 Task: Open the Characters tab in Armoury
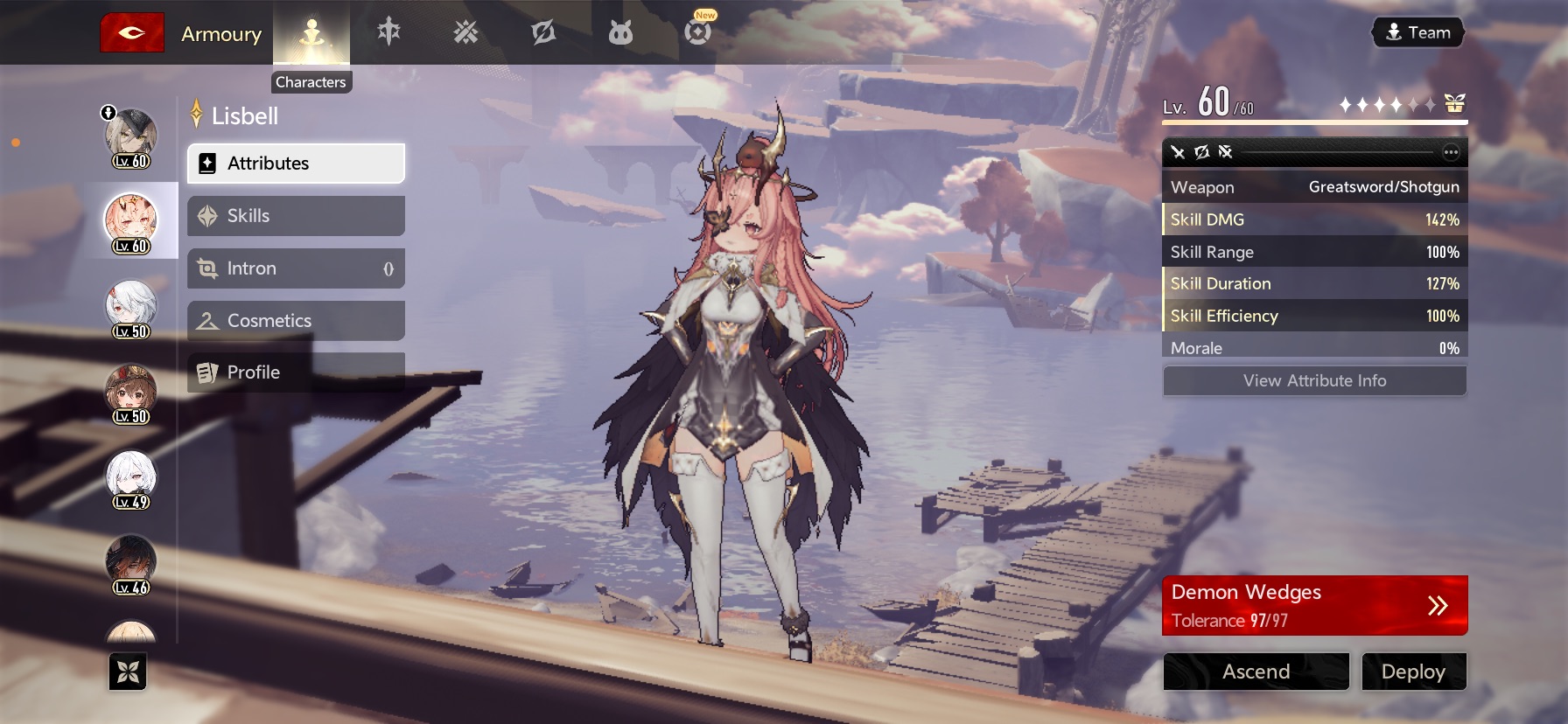coord(311,35)
